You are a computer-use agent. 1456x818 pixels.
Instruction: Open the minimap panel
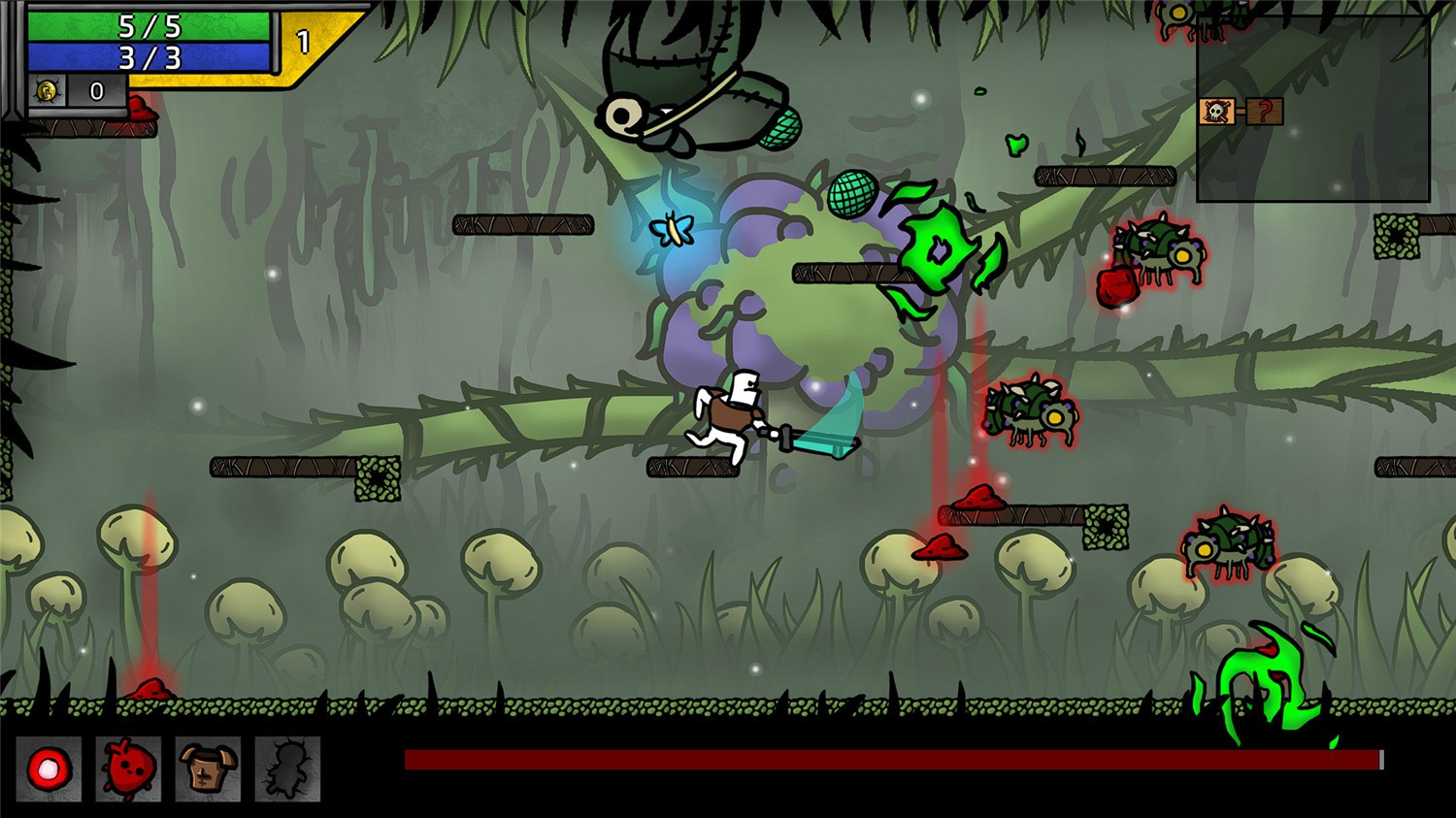tap(1312, 107)
